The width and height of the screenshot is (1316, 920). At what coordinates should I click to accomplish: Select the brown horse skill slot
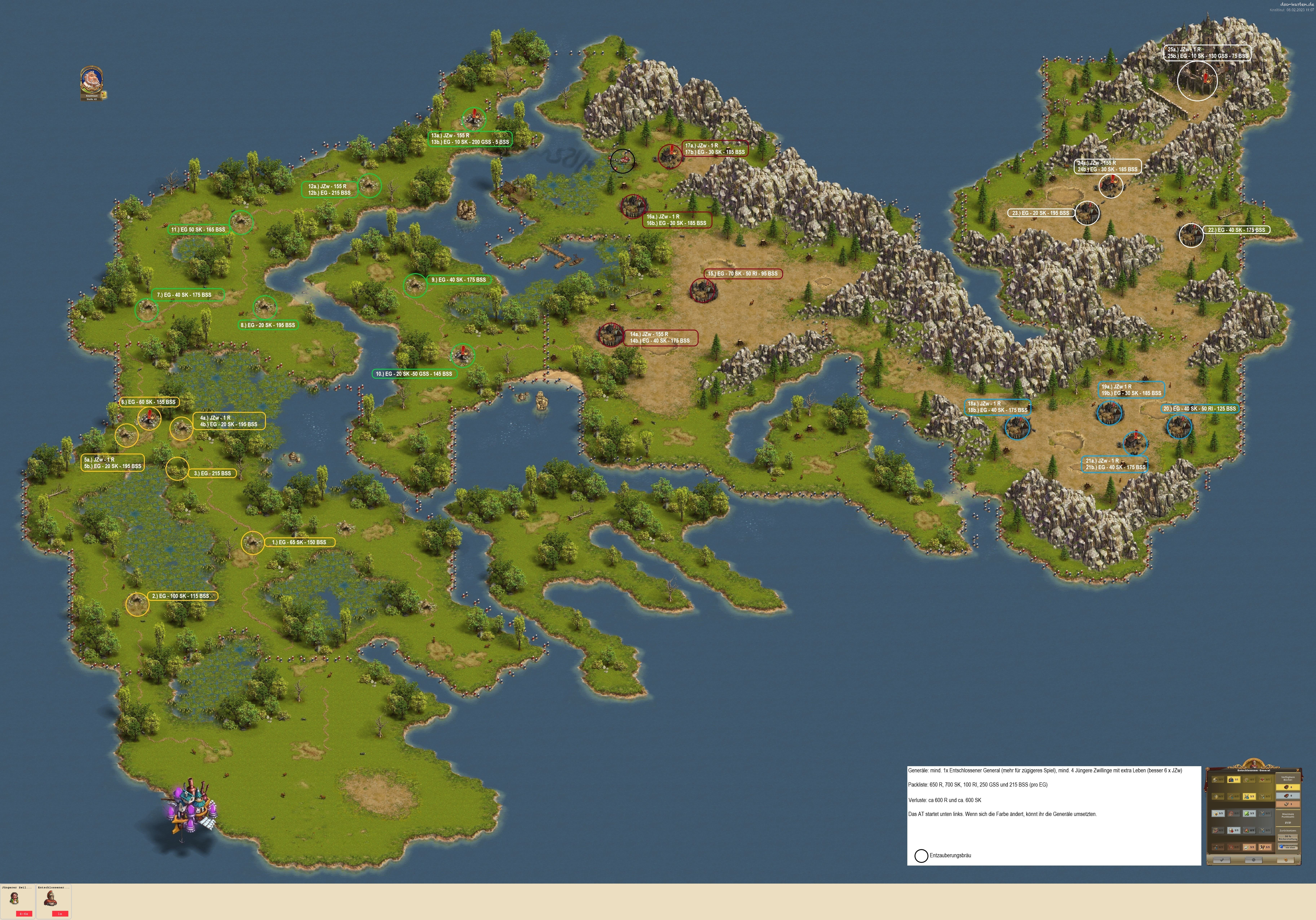point(1265,847)
